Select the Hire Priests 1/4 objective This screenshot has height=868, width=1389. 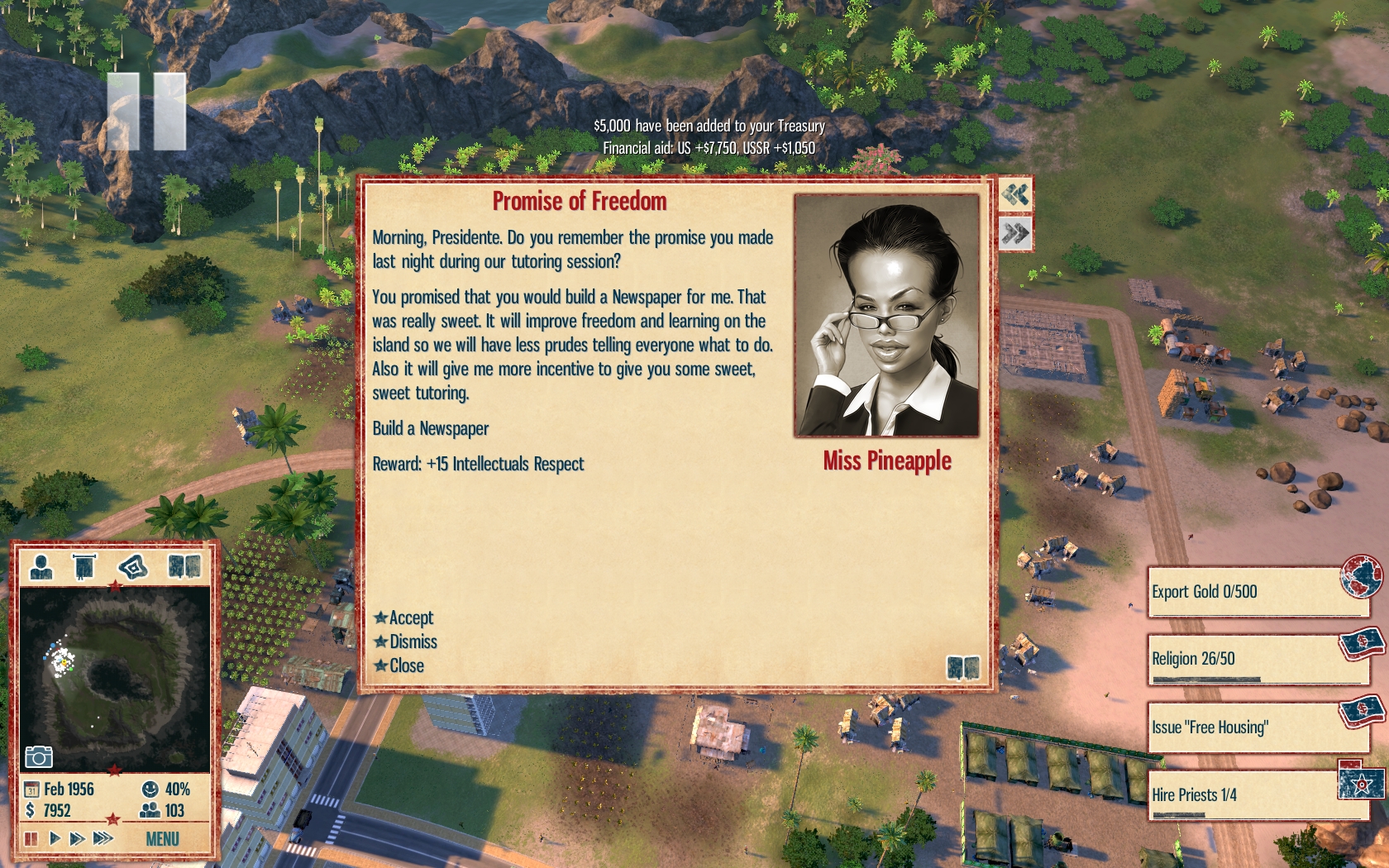(x=1255, y=795)
